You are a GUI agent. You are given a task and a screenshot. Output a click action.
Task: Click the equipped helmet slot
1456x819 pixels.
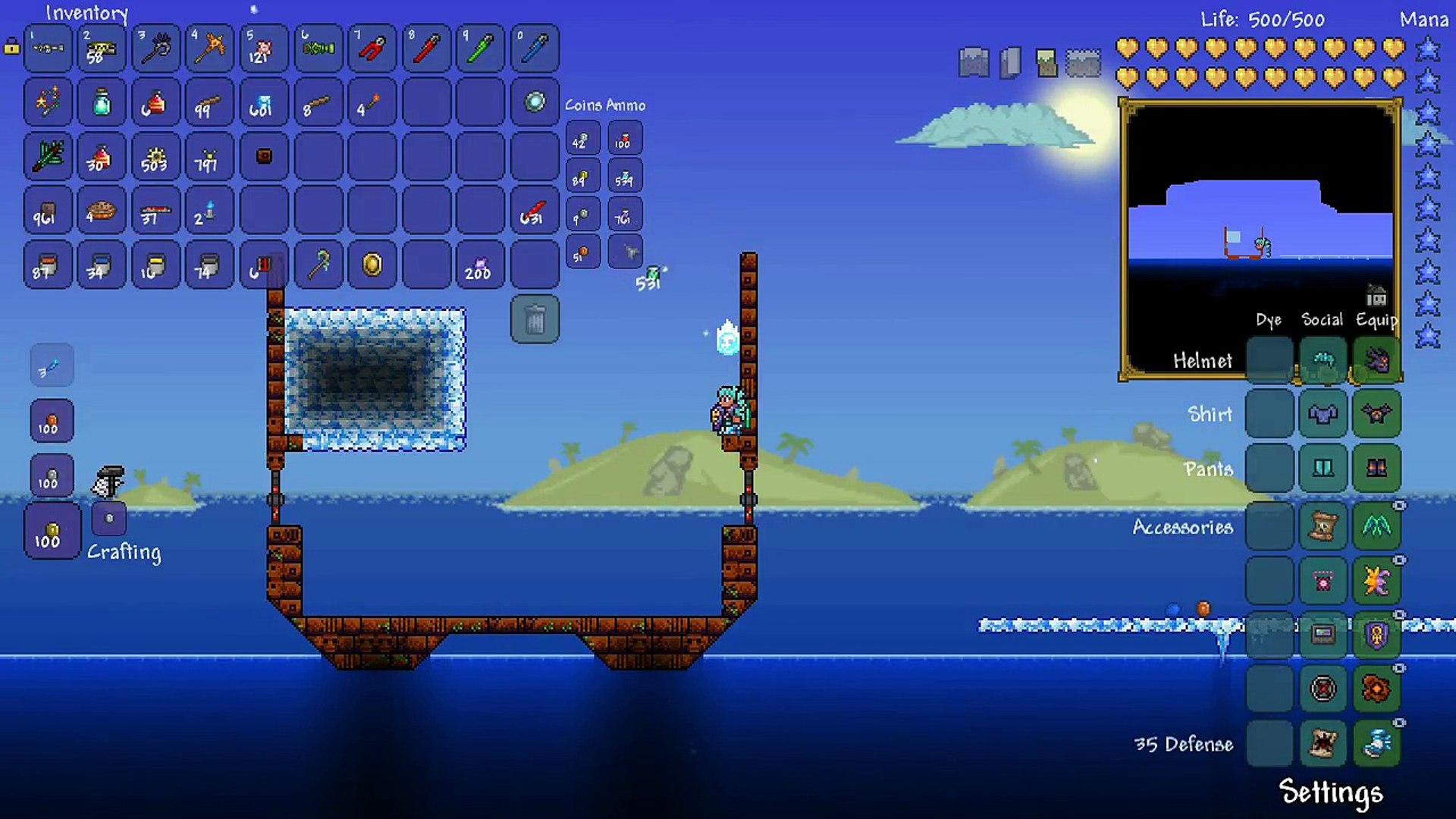click(x=1376, y=359)
